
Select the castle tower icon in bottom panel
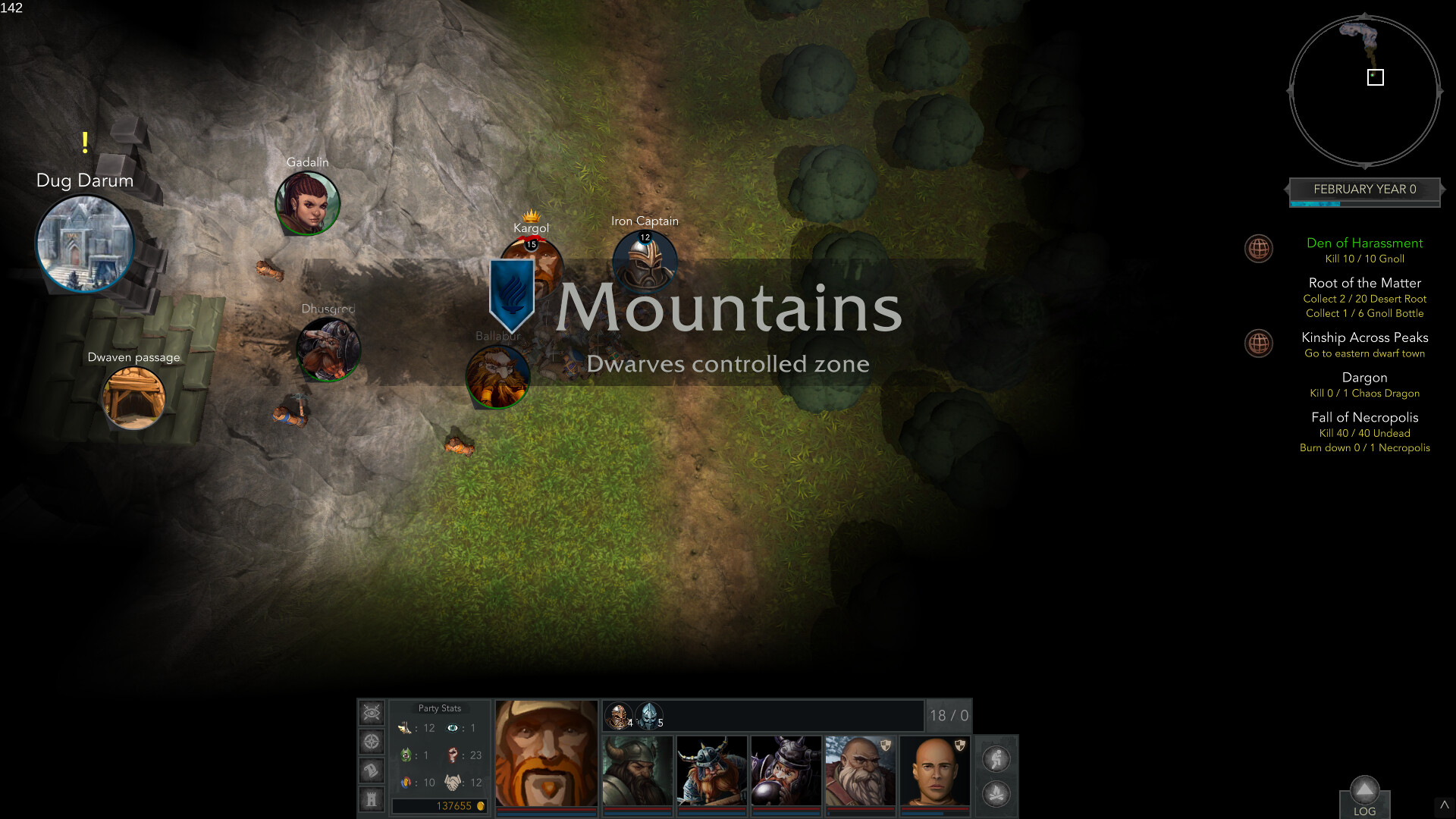[371, 798]
